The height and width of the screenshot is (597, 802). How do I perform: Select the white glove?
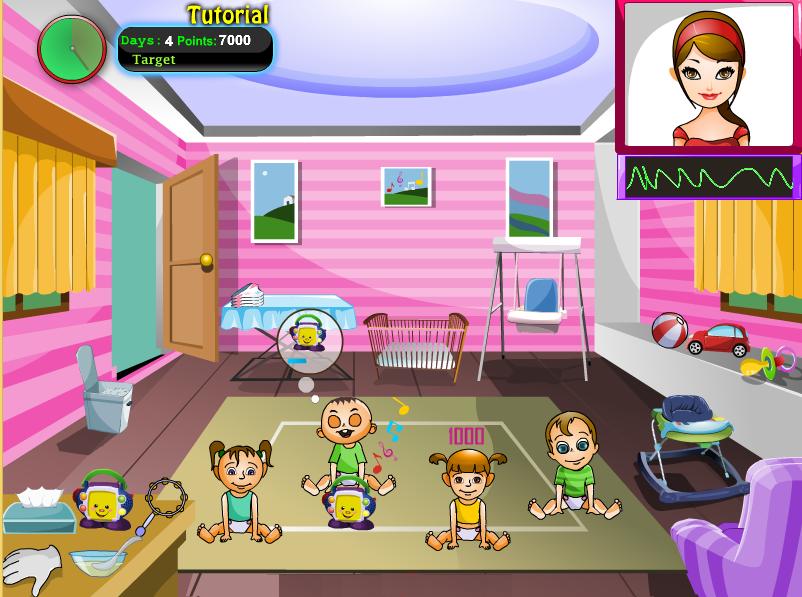pos(30,568)
